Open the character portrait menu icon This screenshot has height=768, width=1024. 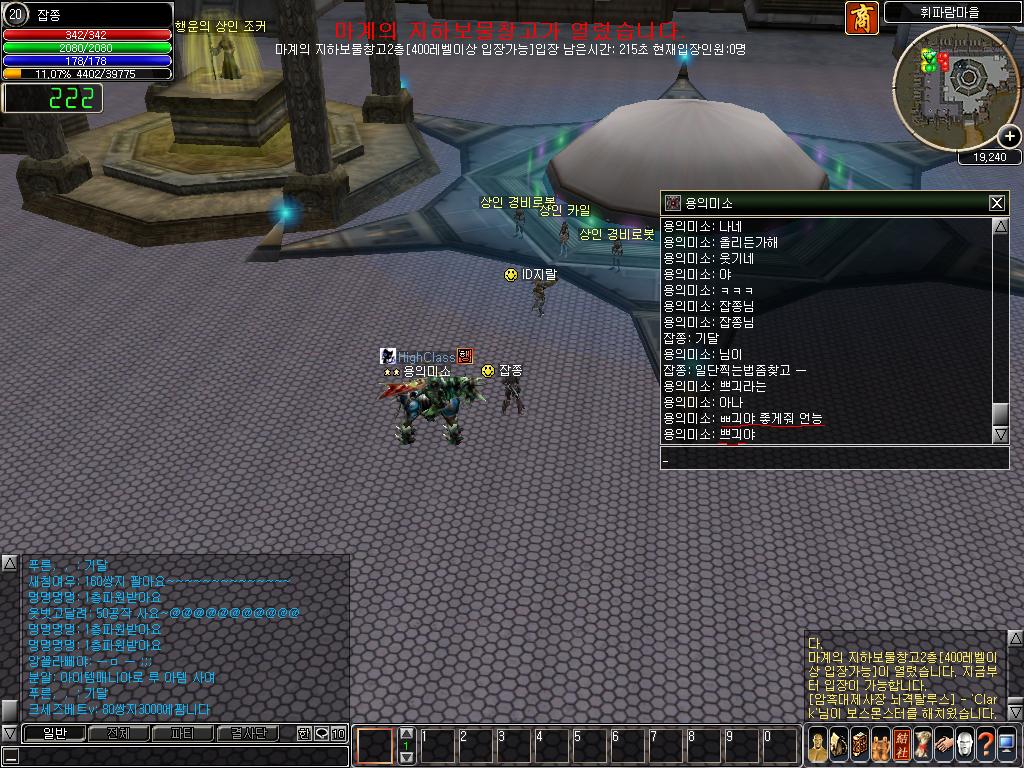pos(819,743)
